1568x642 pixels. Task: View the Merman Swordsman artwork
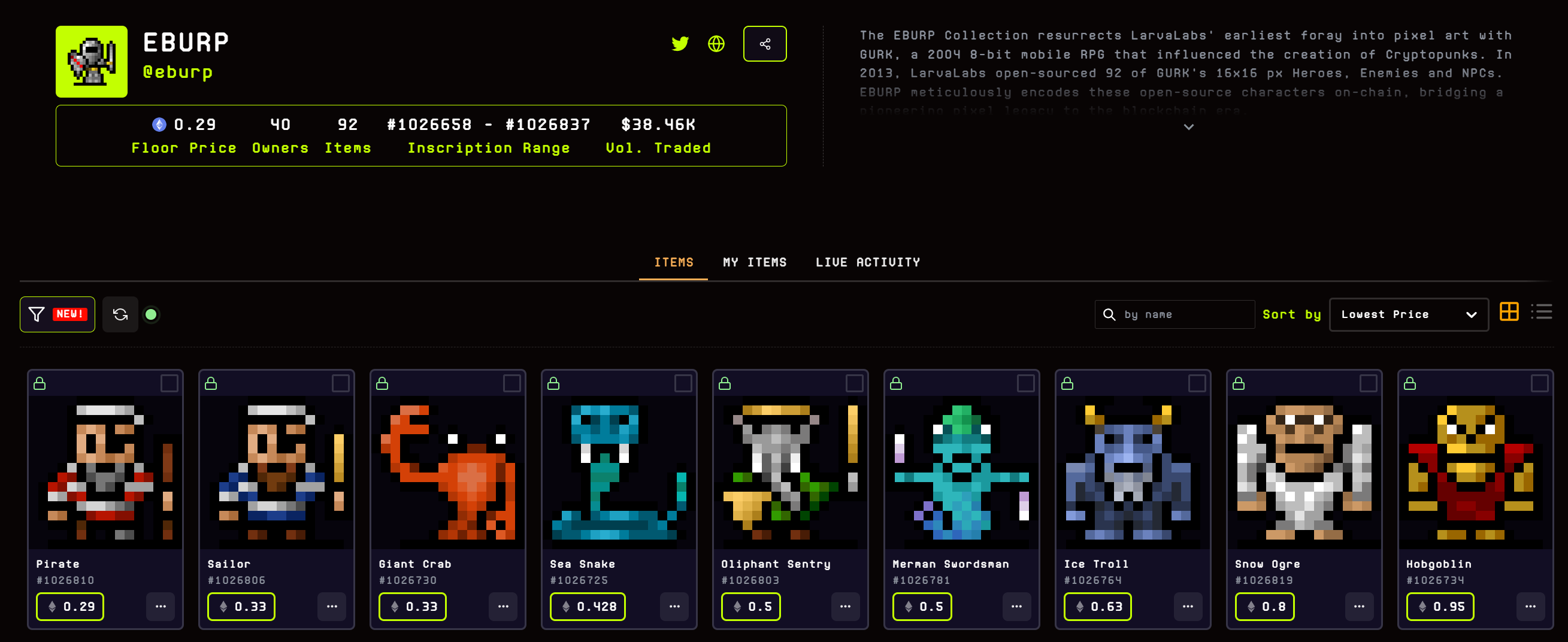pos(961,473)
